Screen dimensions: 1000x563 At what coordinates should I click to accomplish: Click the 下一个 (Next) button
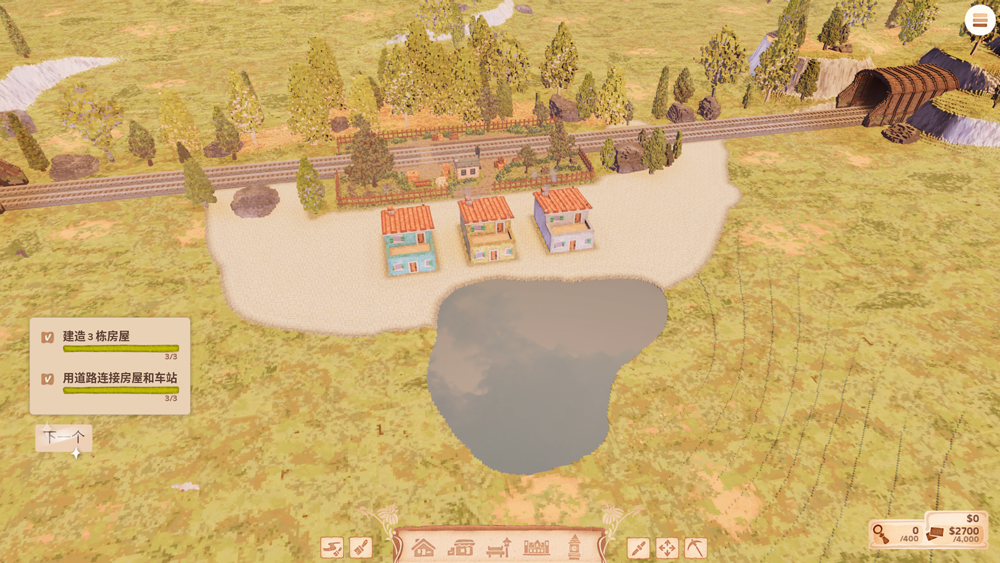coord(64,437)
